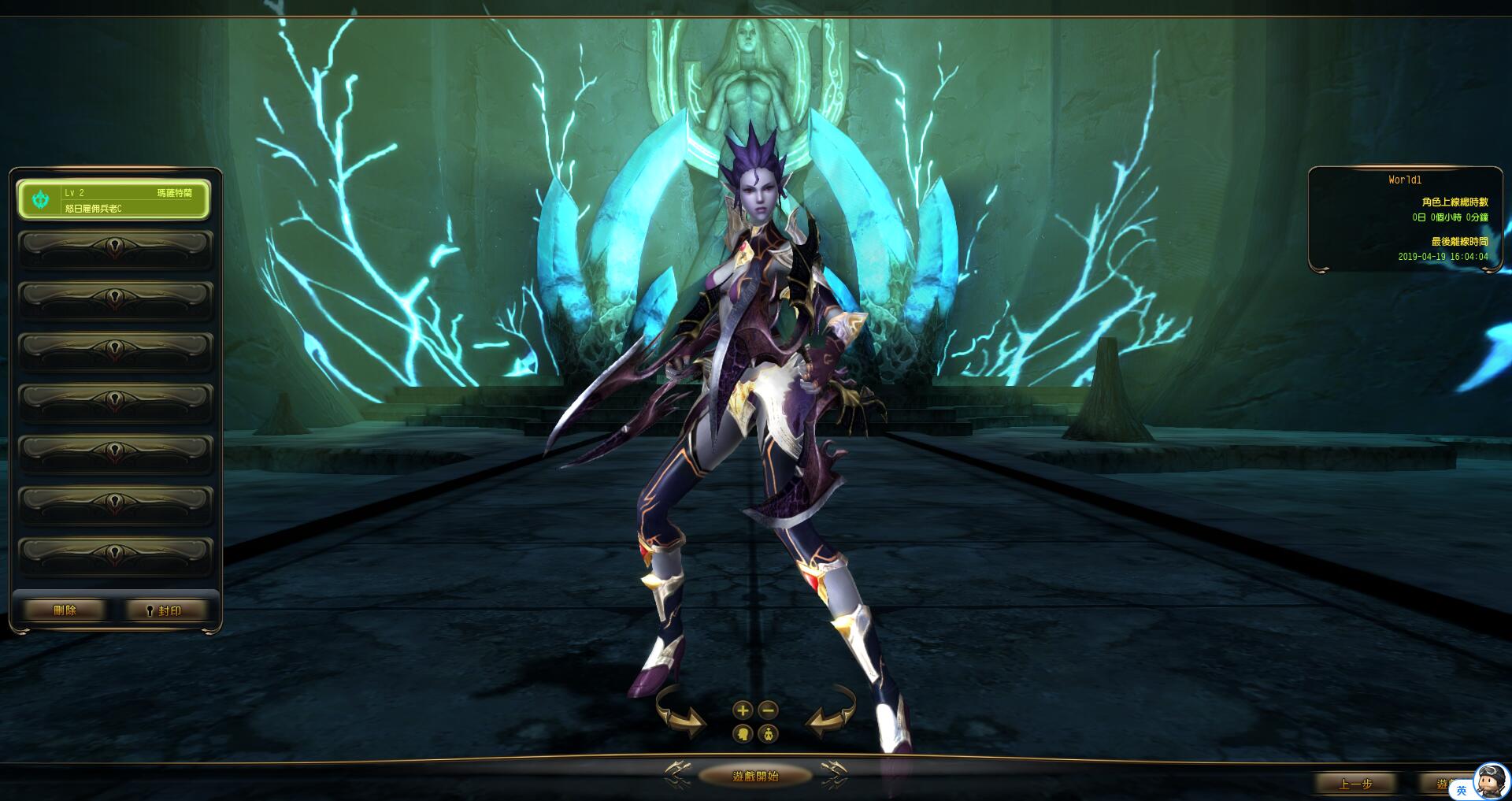Click the pilot avatar overlay icon
This screenshot has height=801, width=1512.
tap(1490, 781)
